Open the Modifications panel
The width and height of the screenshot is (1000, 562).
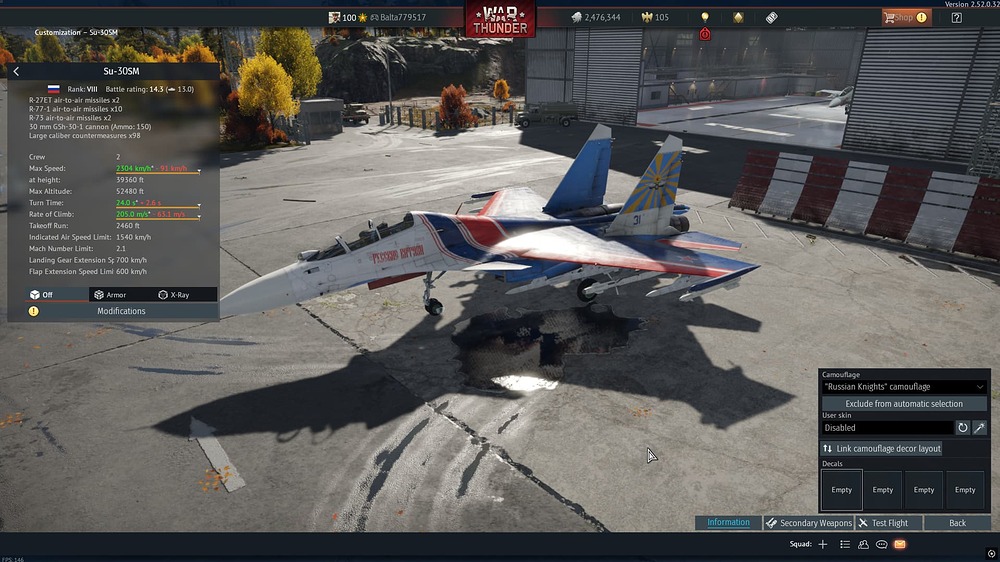click(121, 311)
